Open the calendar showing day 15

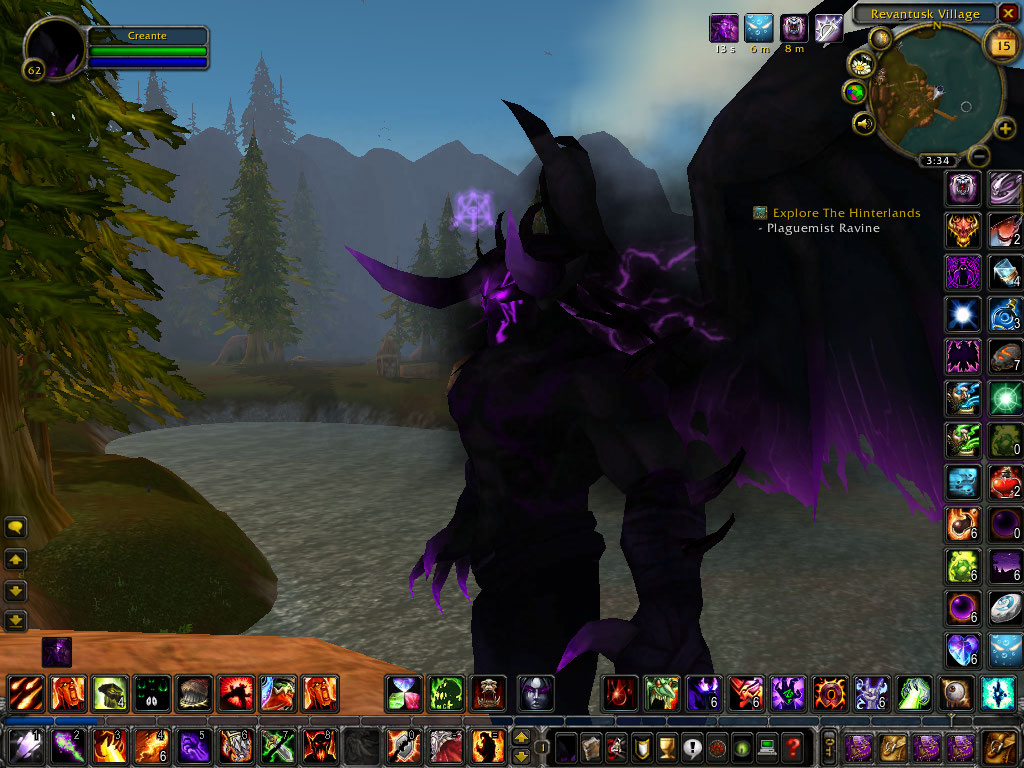coord(1002,45)
